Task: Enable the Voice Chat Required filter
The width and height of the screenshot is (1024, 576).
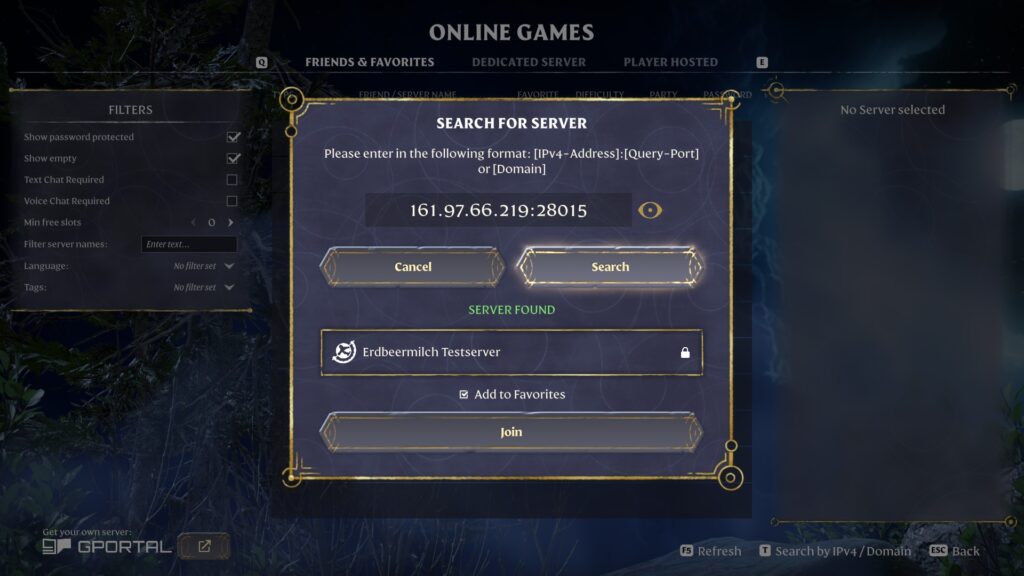Action: point(232,201)
